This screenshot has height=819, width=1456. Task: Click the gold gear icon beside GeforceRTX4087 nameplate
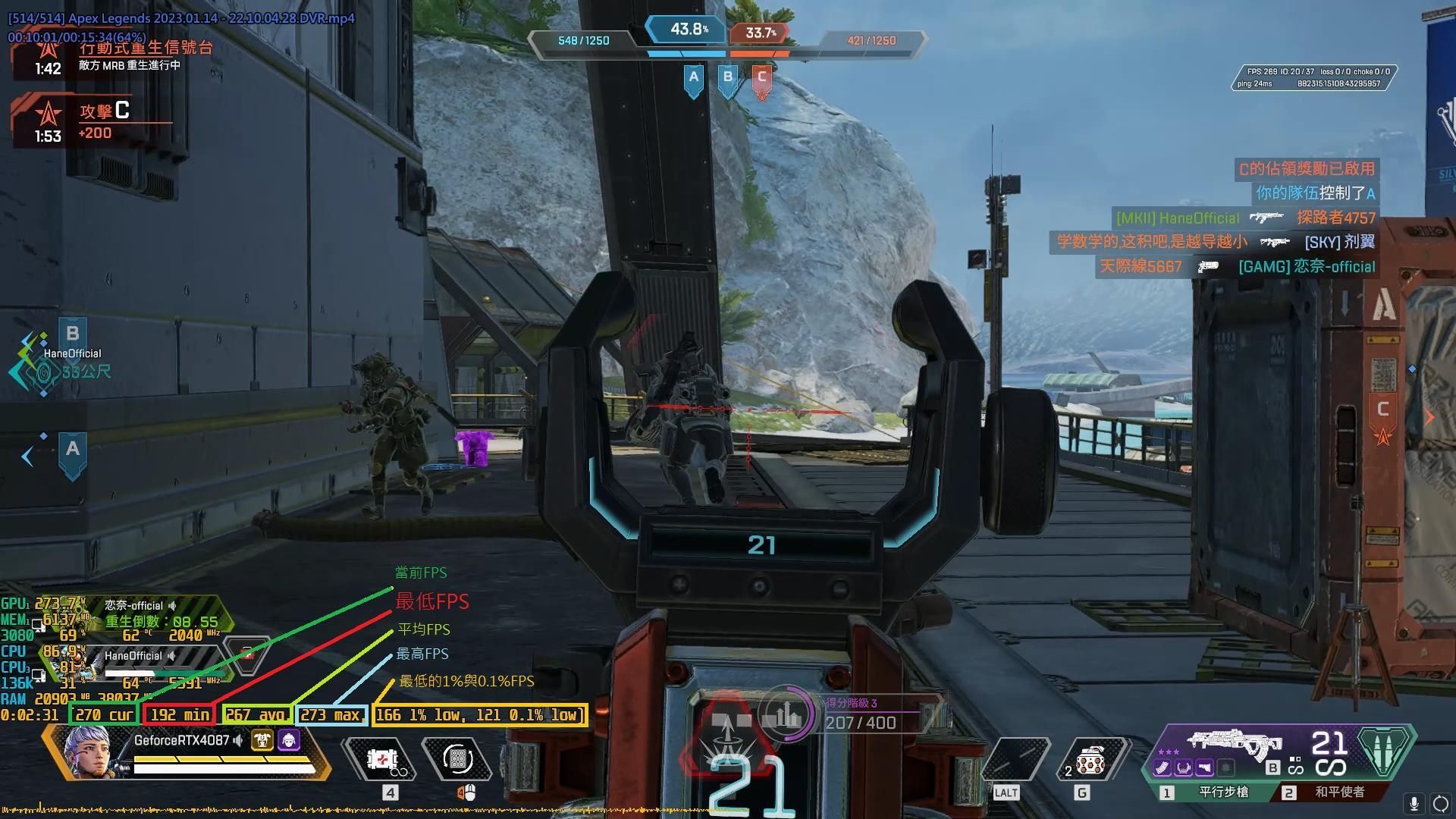tap(262, 741)
